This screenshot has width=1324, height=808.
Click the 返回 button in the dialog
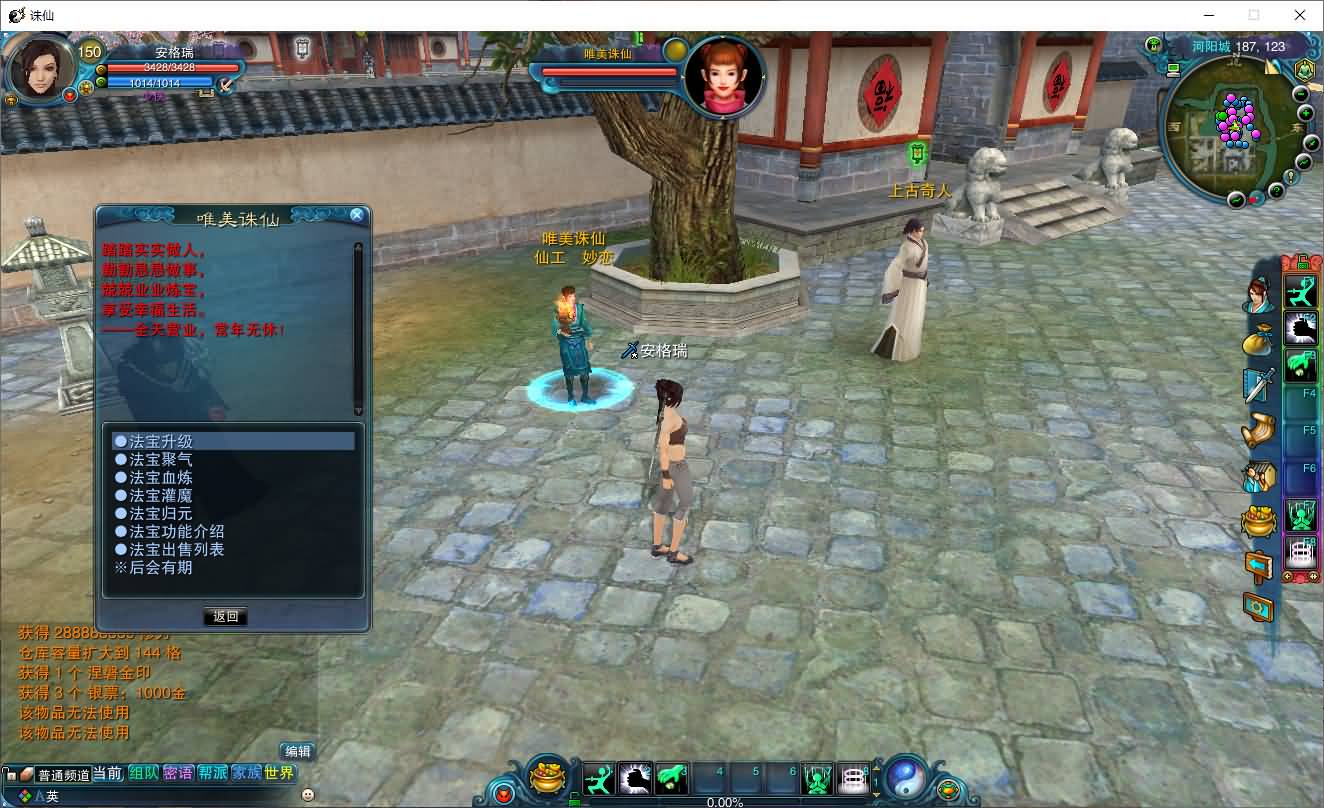[226, 616]
